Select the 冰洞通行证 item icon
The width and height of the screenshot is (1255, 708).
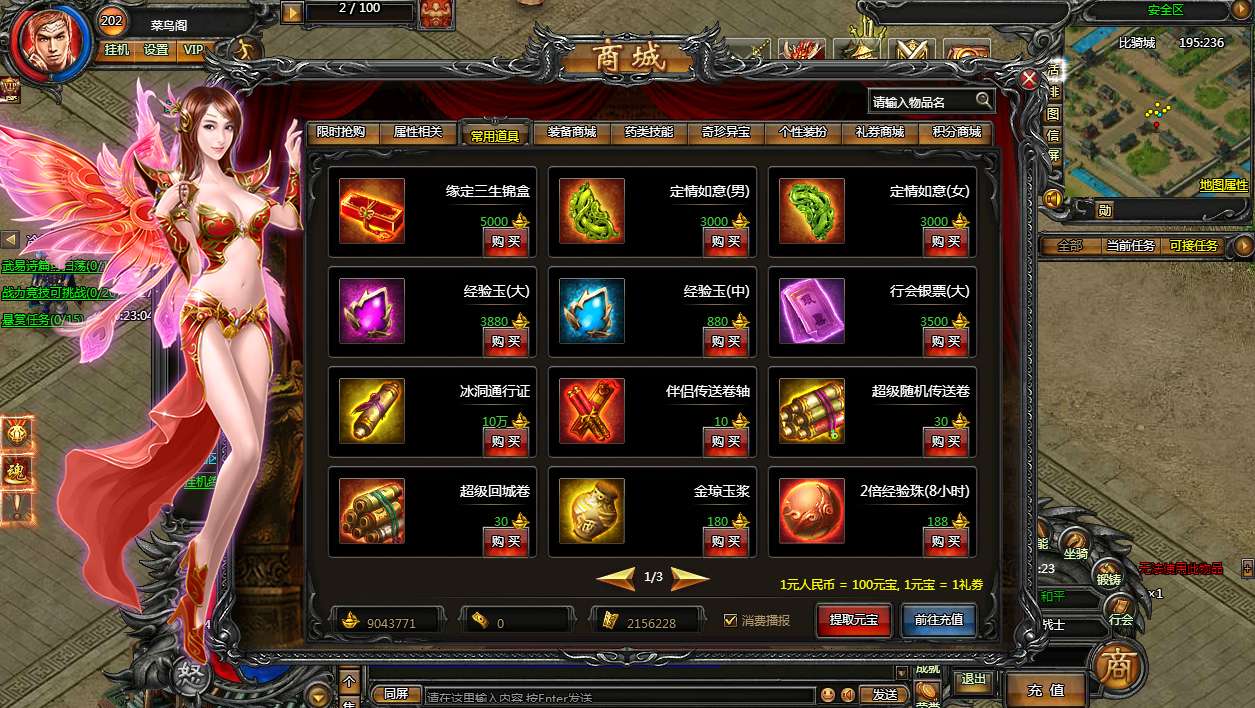(x=372, y=411)
